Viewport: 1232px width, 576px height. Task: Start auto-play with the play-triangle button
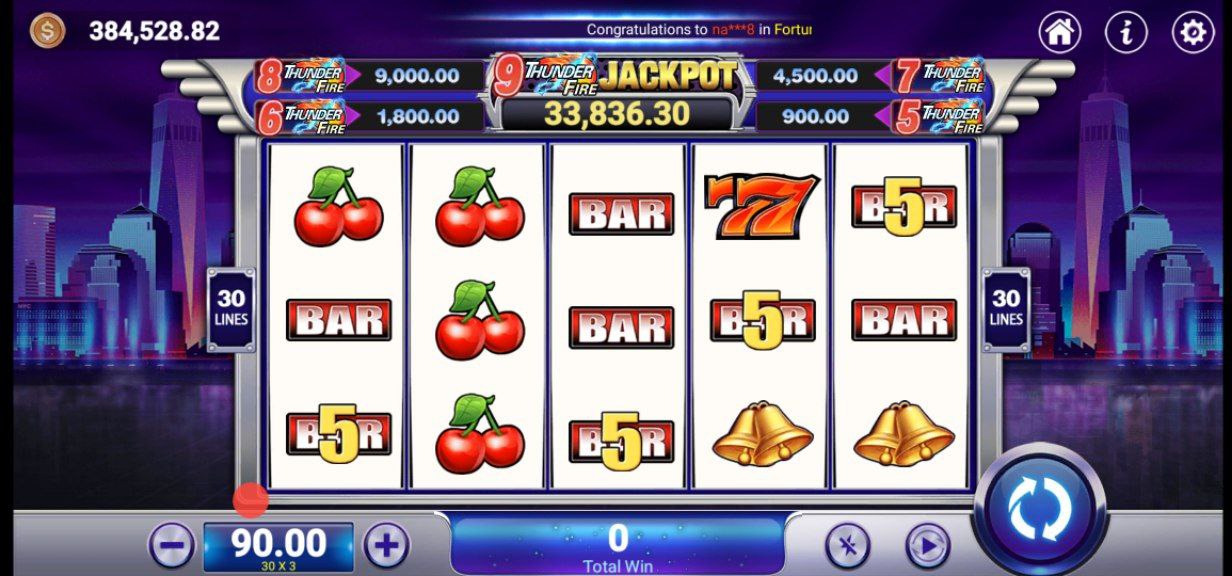(927, 546)
